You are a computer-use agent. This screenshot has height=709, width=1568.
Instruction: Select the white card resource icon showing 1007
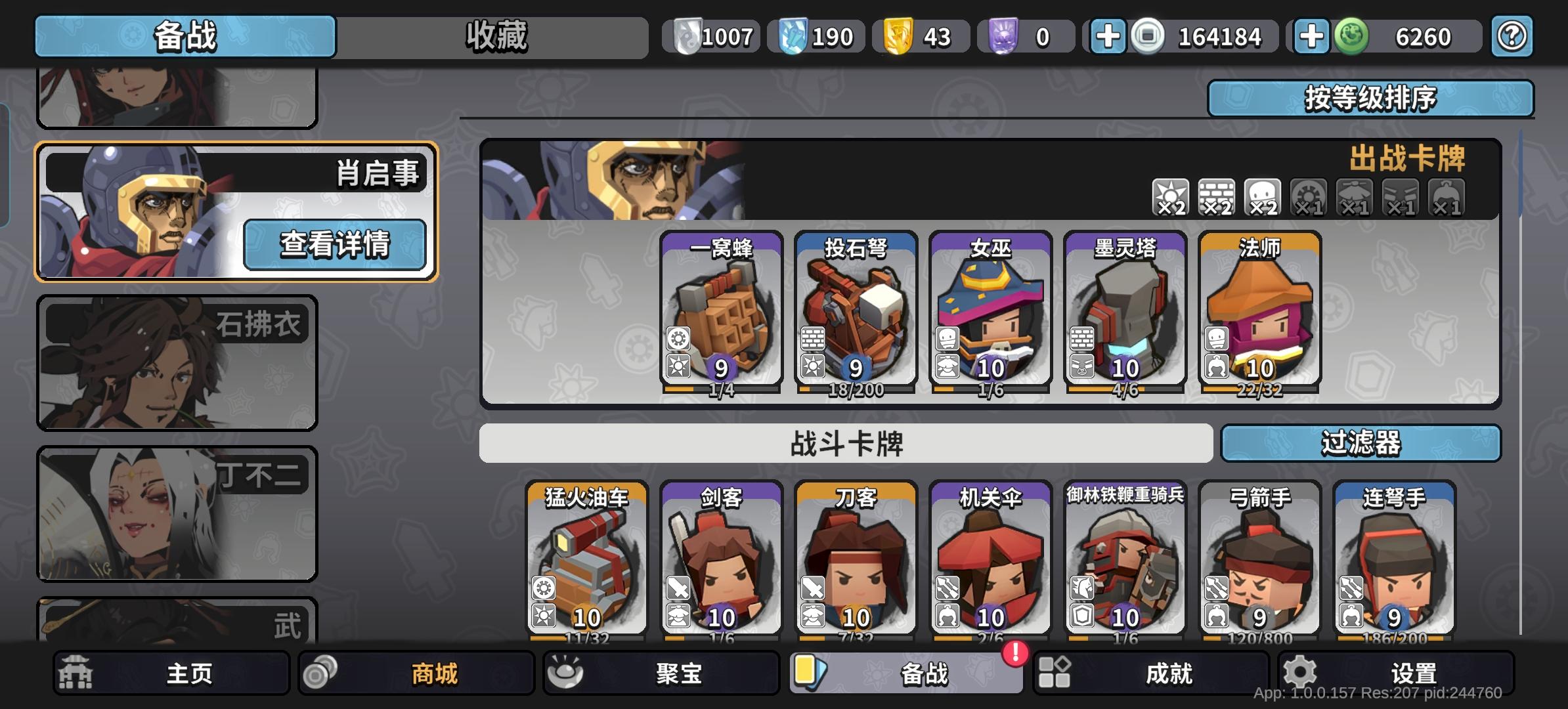click(687, 37)
